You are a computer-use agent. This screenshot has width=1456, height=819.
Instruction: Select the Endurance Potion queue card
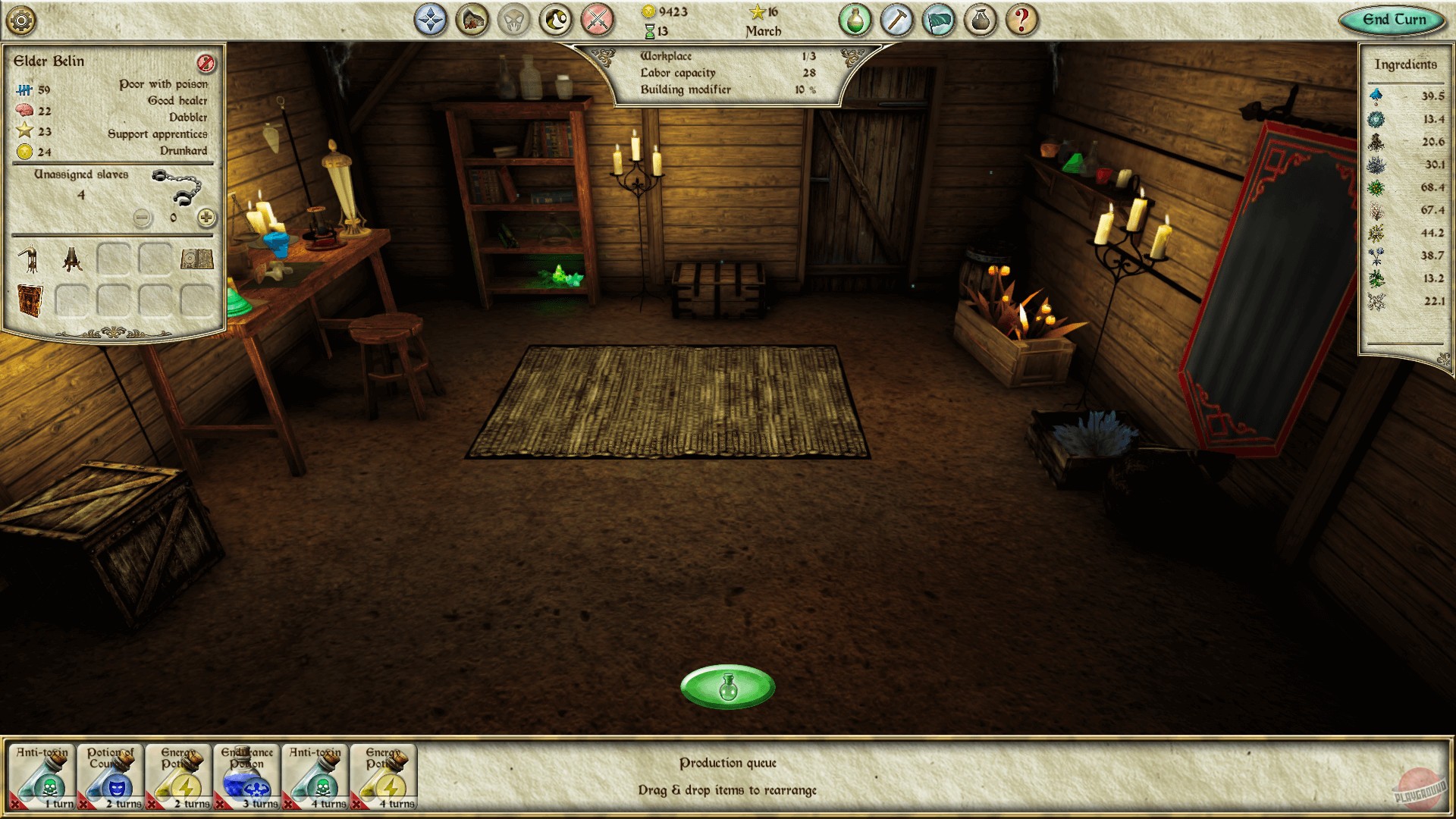click(x=246, y=773)
